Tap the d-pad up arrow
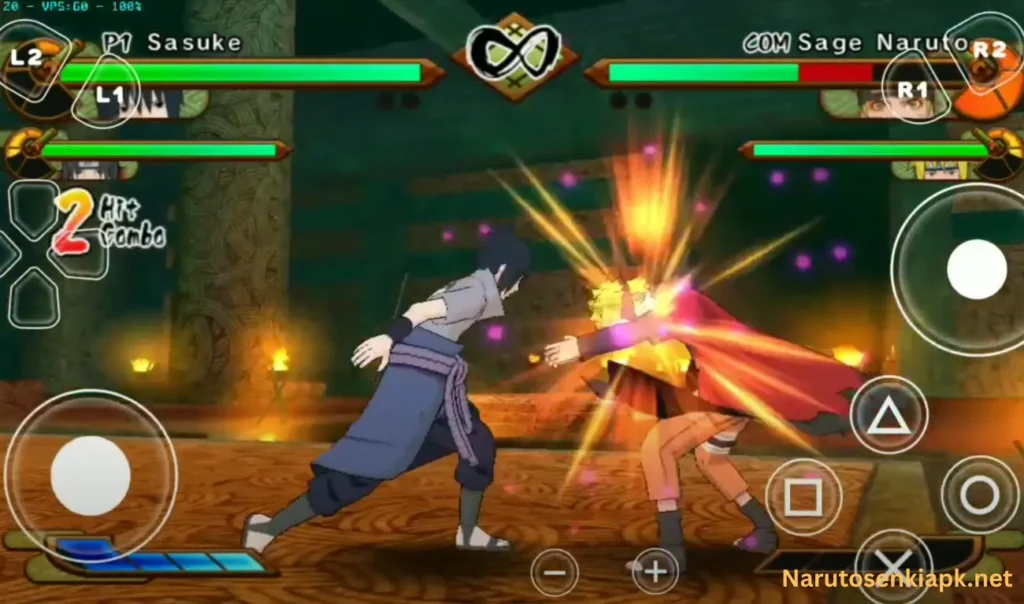This screenshot has height=604, width=1024. click(x=34, y=209)
